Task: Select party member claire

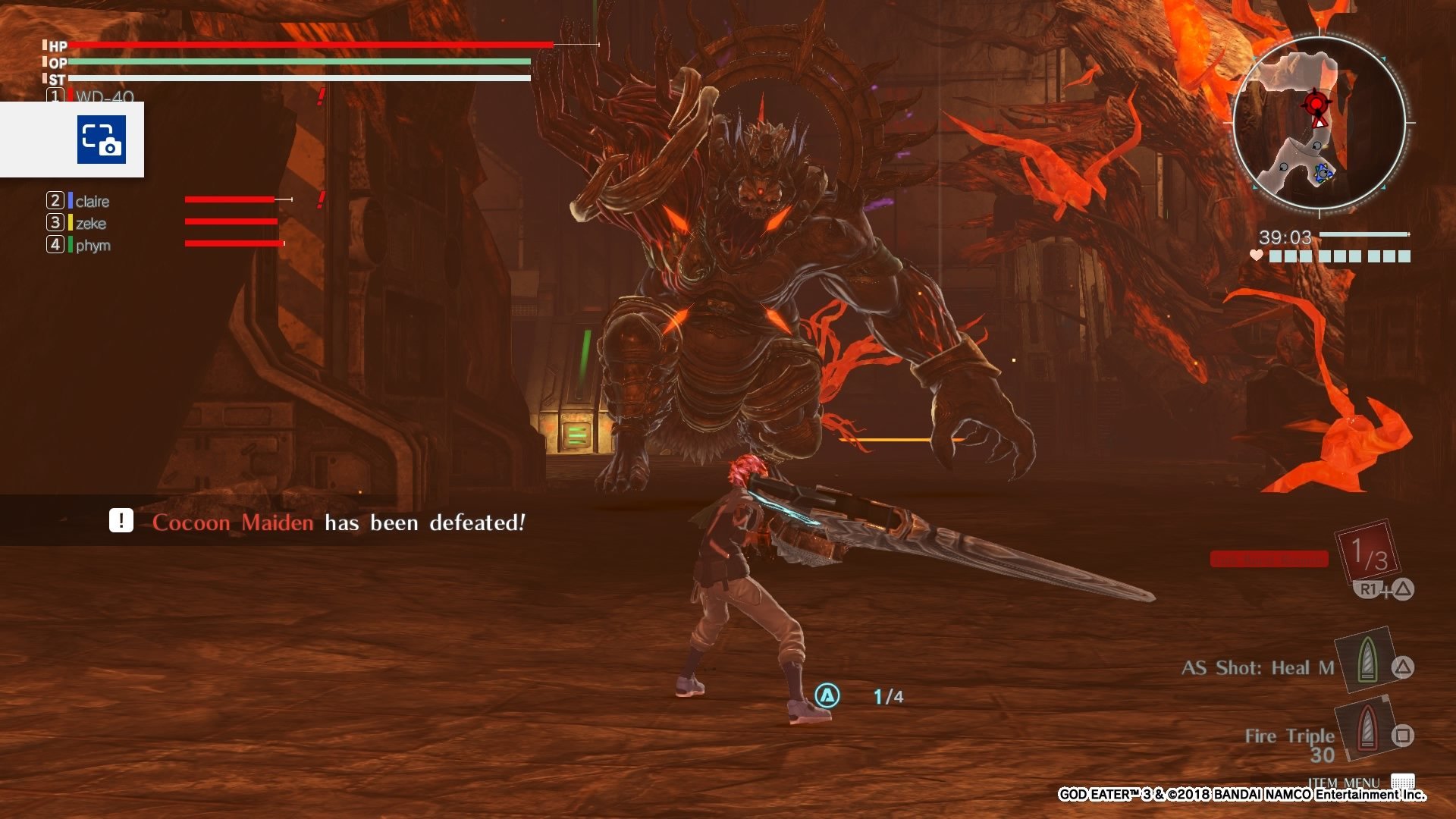Action: click(x=92, y=201)
